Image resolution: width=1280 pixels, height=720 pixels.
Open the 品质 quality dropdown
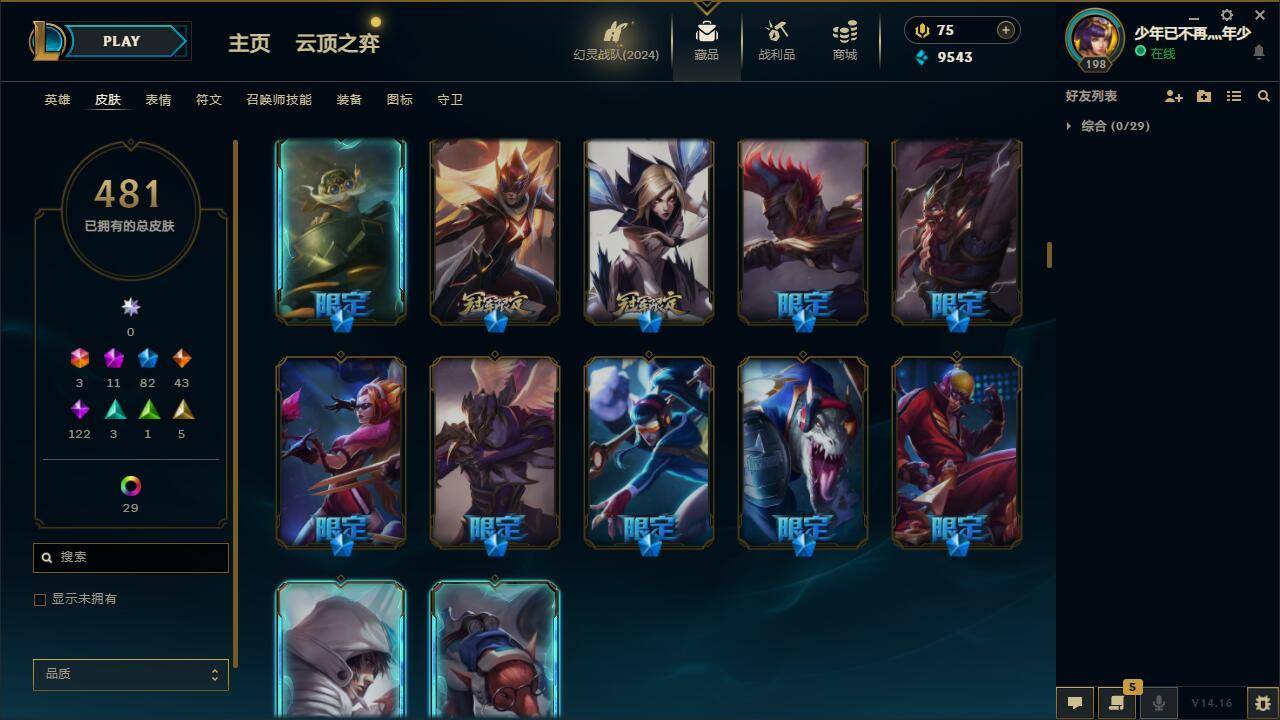130,674
